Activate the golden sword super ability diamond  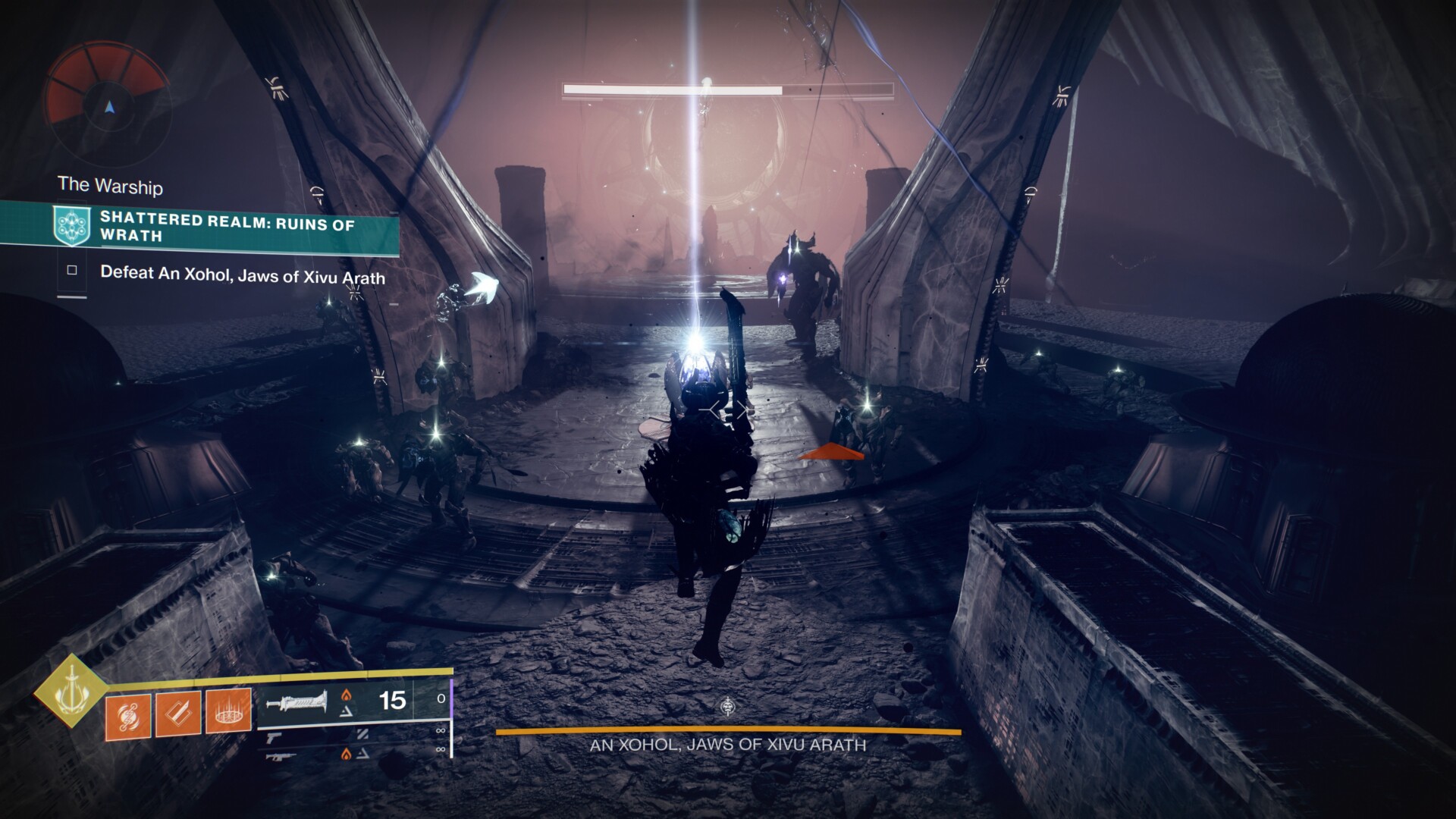click(x=71, y=689)
